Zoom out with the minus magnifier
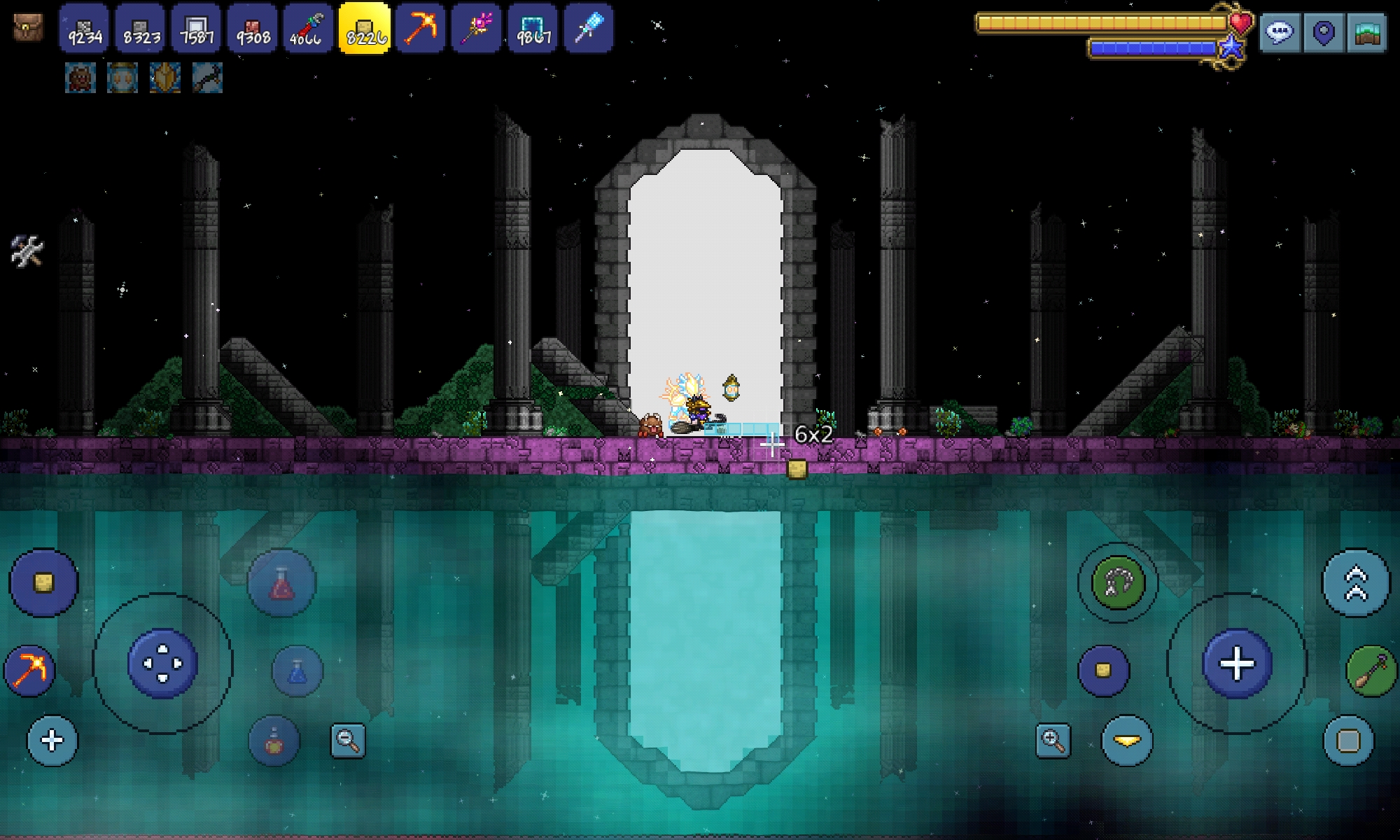The width and height of the screenshot is (1400, 840). point(348,740)
